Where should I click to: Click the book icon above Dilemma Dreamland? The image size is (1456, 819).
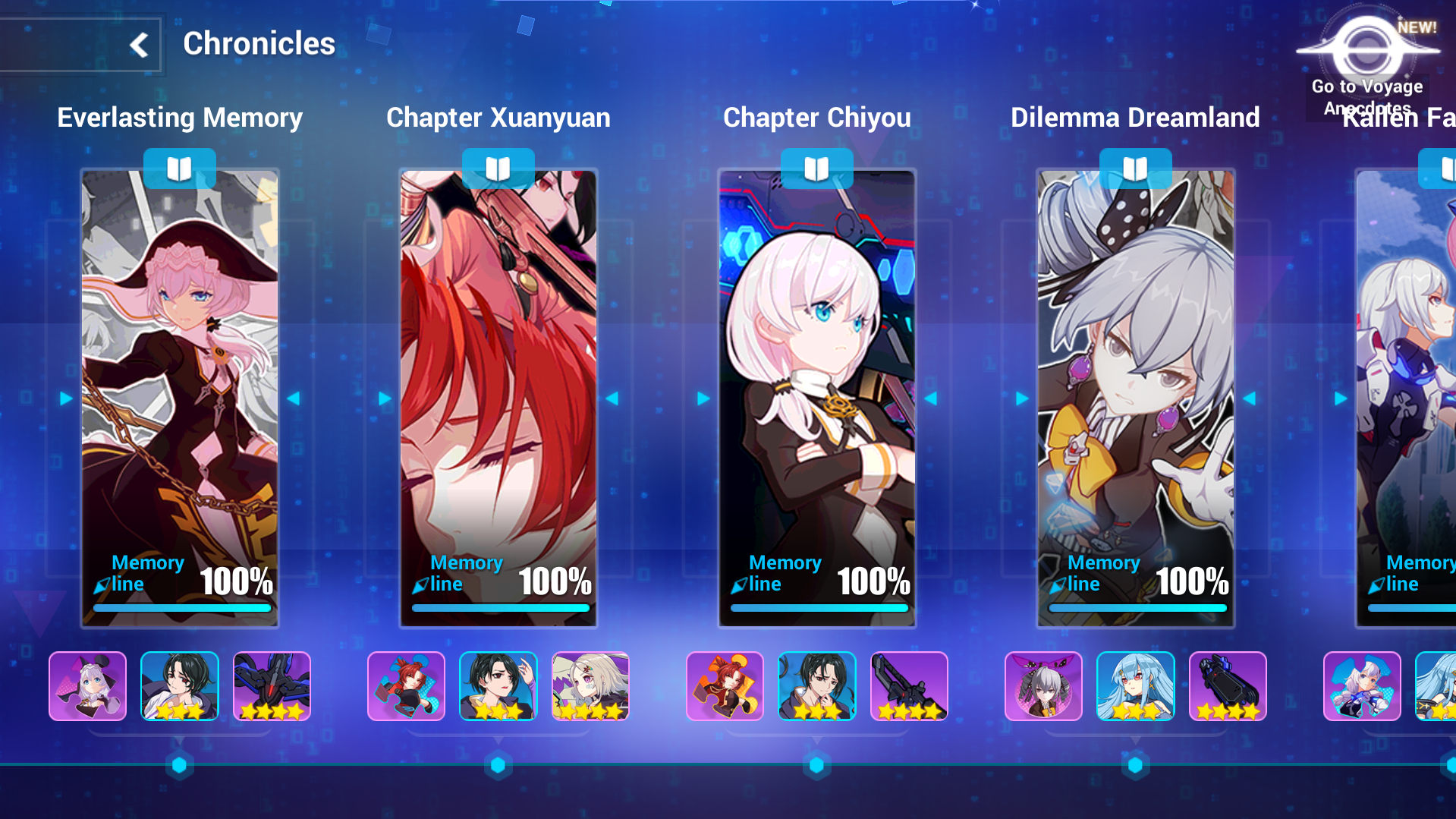point(1136,169)
